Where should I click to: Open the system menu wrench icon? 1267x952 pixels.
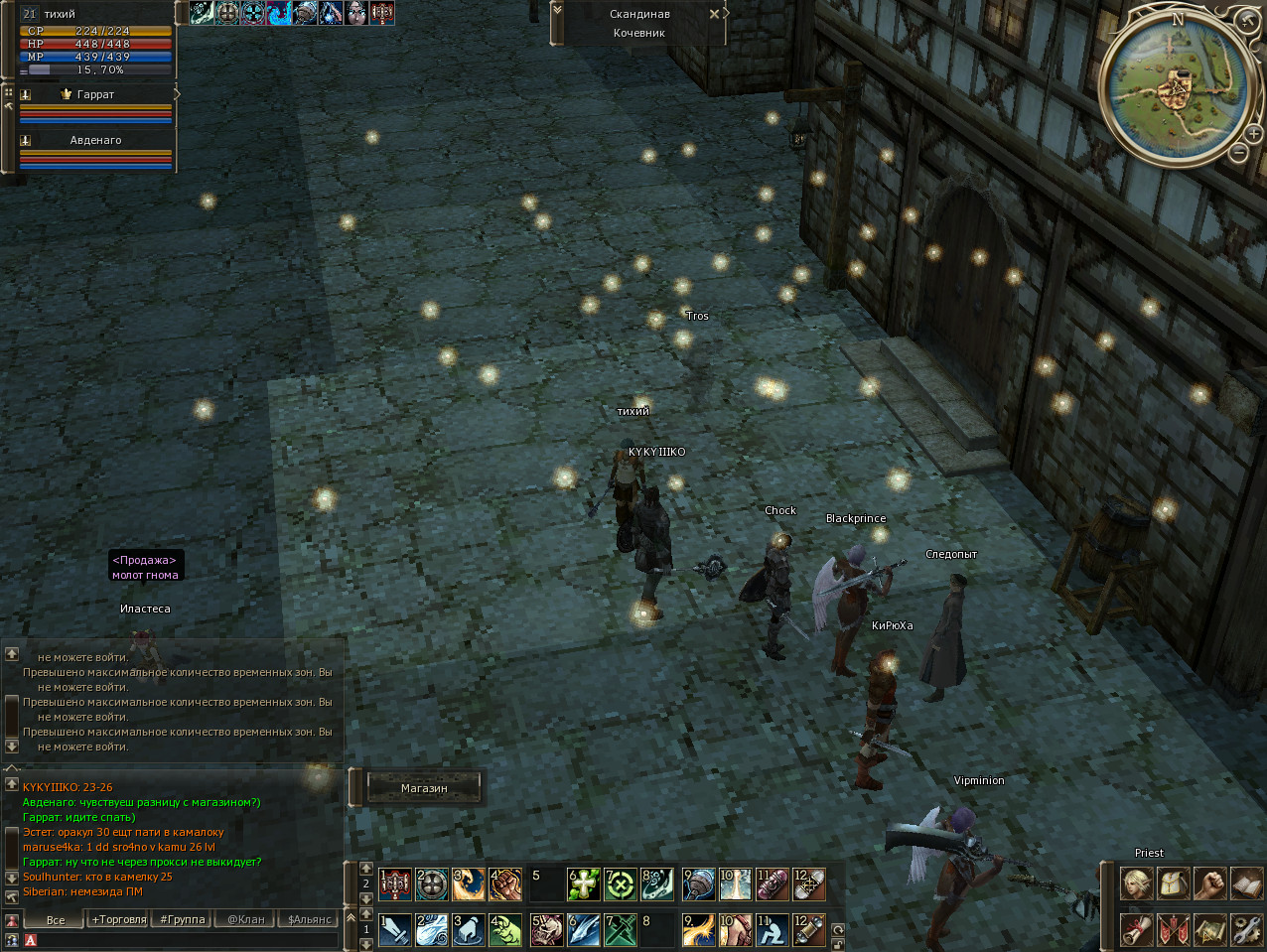click(x=1246, y=929)
